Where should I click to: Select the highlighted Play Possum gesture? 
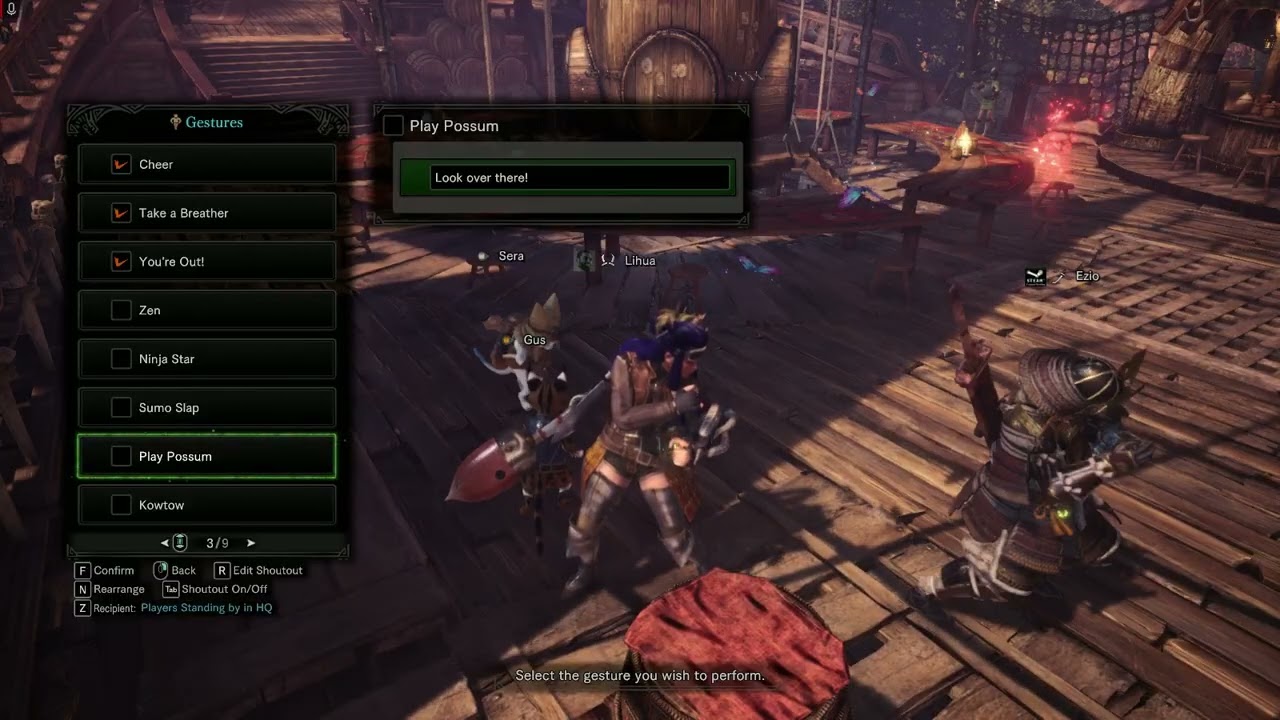(x=206, y=456)
